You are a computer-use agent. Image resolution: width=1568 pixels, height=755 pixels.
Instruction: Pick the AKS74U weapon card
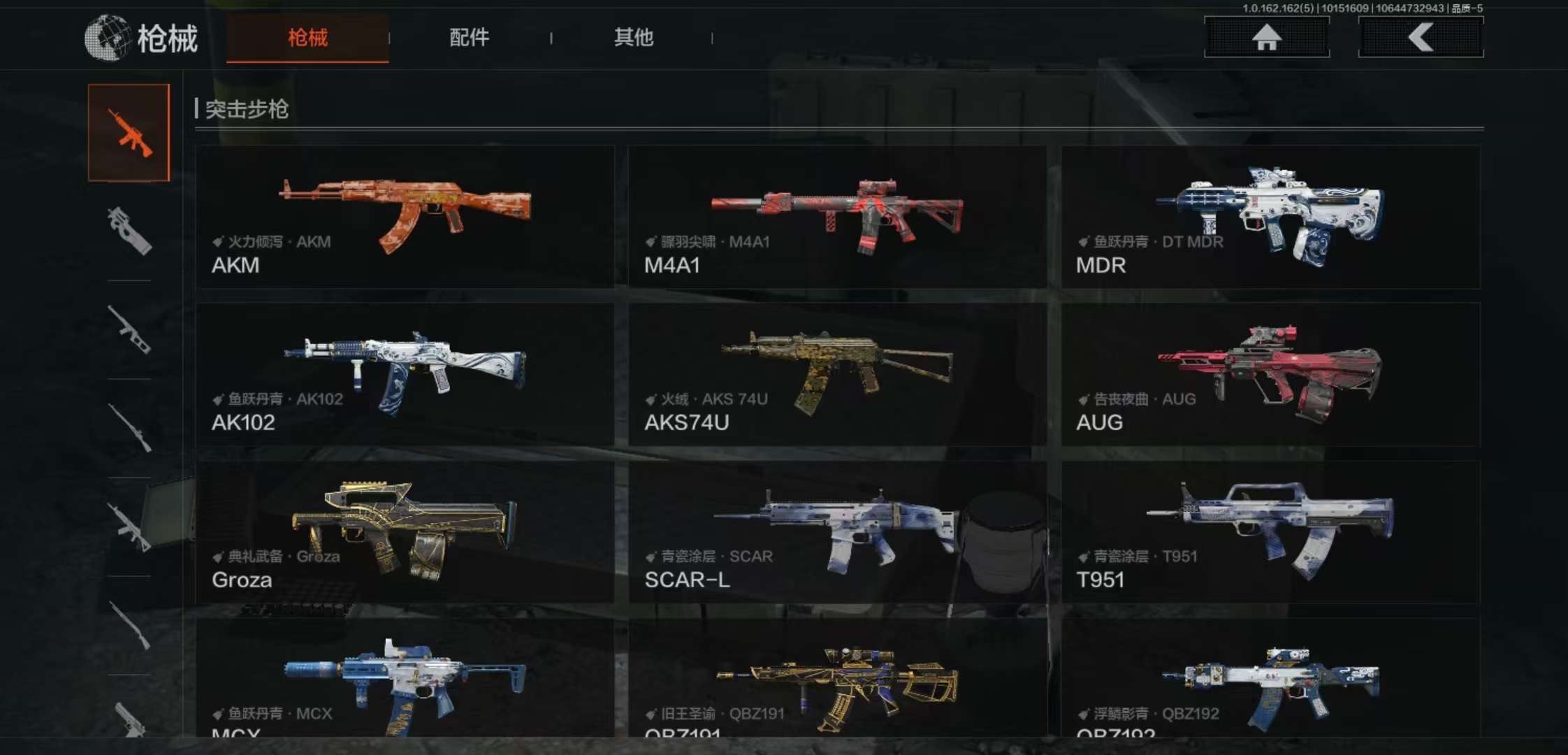click(x=837, y=374)
